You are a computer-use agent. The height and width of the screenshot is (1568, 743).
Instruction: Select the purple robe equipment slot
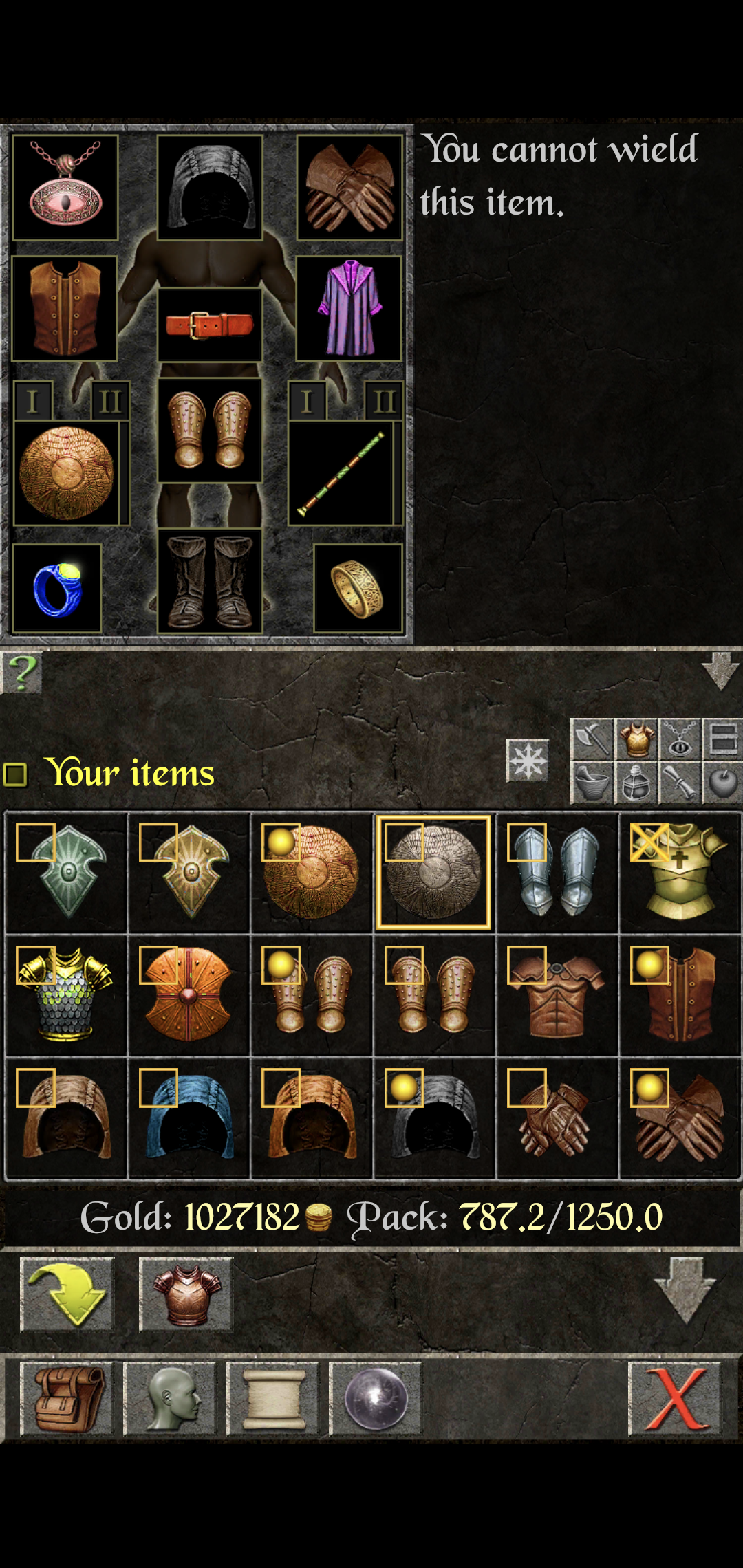[349, 308]
